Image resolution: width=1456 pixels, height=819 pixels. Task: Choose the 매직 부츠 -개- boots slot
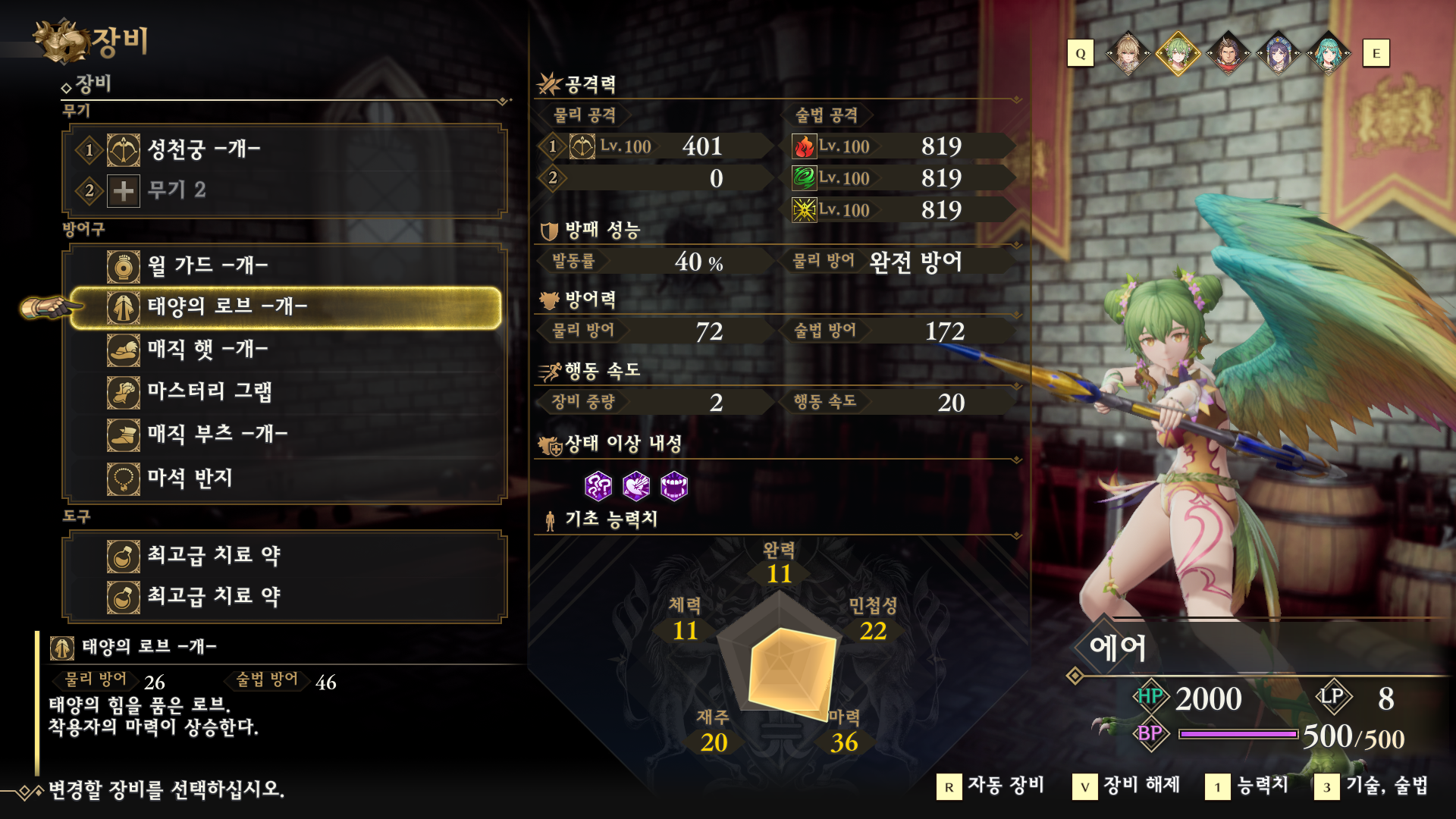284,435
